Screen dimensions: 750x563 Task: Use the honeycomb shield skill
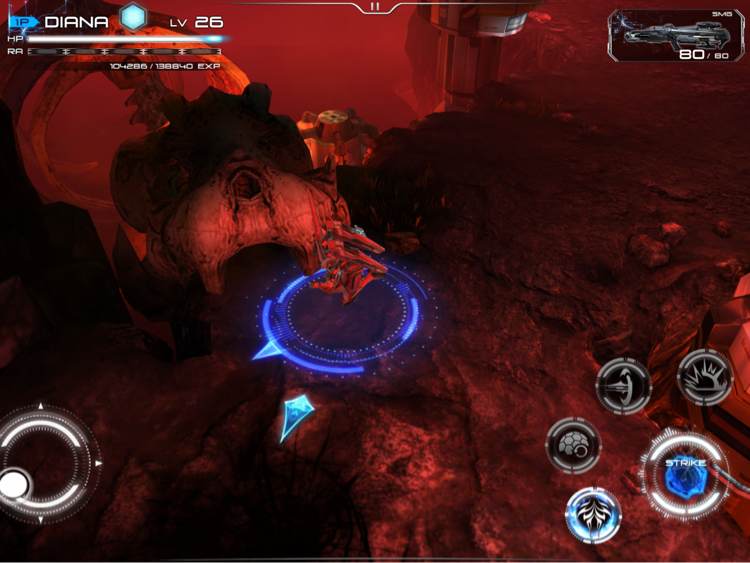[x=573, y=445]
